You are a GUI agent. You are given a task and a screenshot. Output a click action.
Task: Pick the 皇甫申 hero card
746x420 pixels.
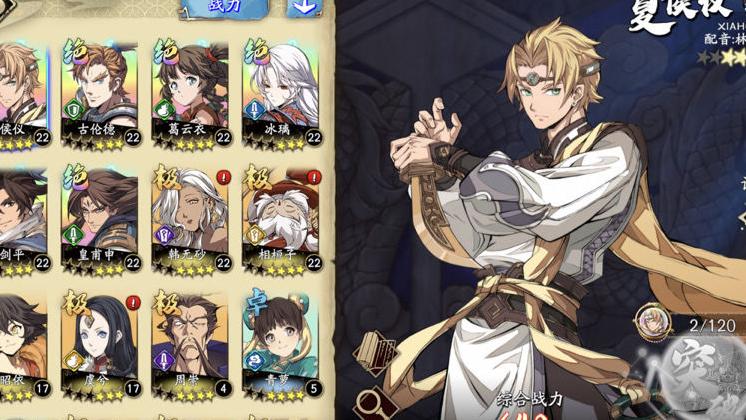pyautogui.click(x=99, y=218)
